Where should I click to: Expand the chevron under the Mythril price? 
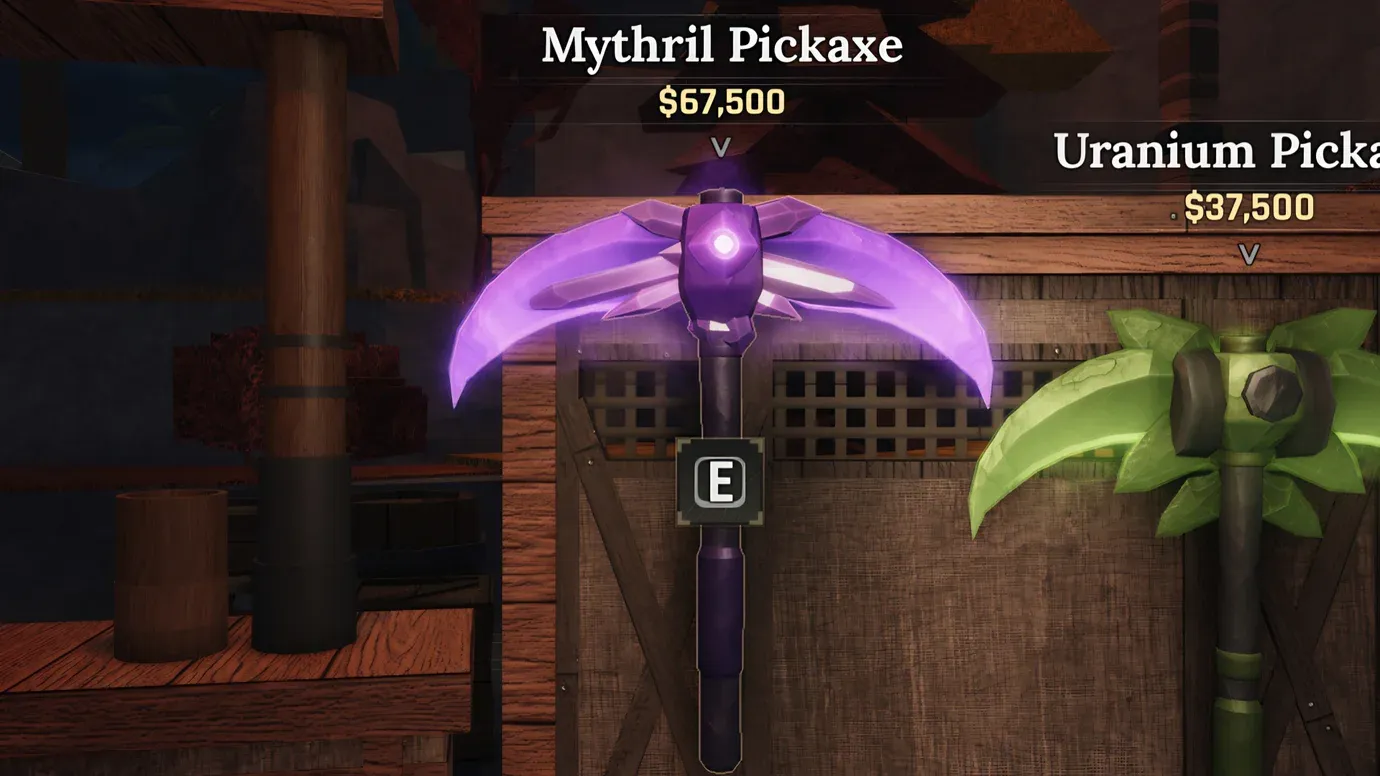(x=718, y=145)
